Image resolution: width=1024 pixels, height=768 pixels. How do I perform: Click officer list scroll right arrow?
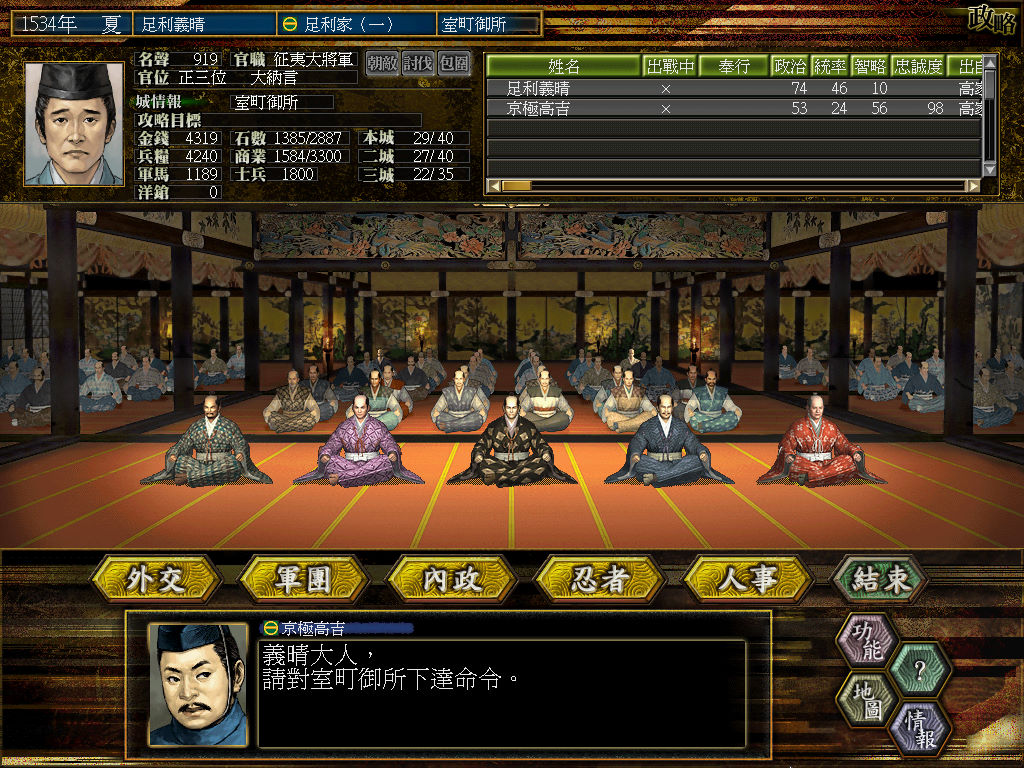972,185
